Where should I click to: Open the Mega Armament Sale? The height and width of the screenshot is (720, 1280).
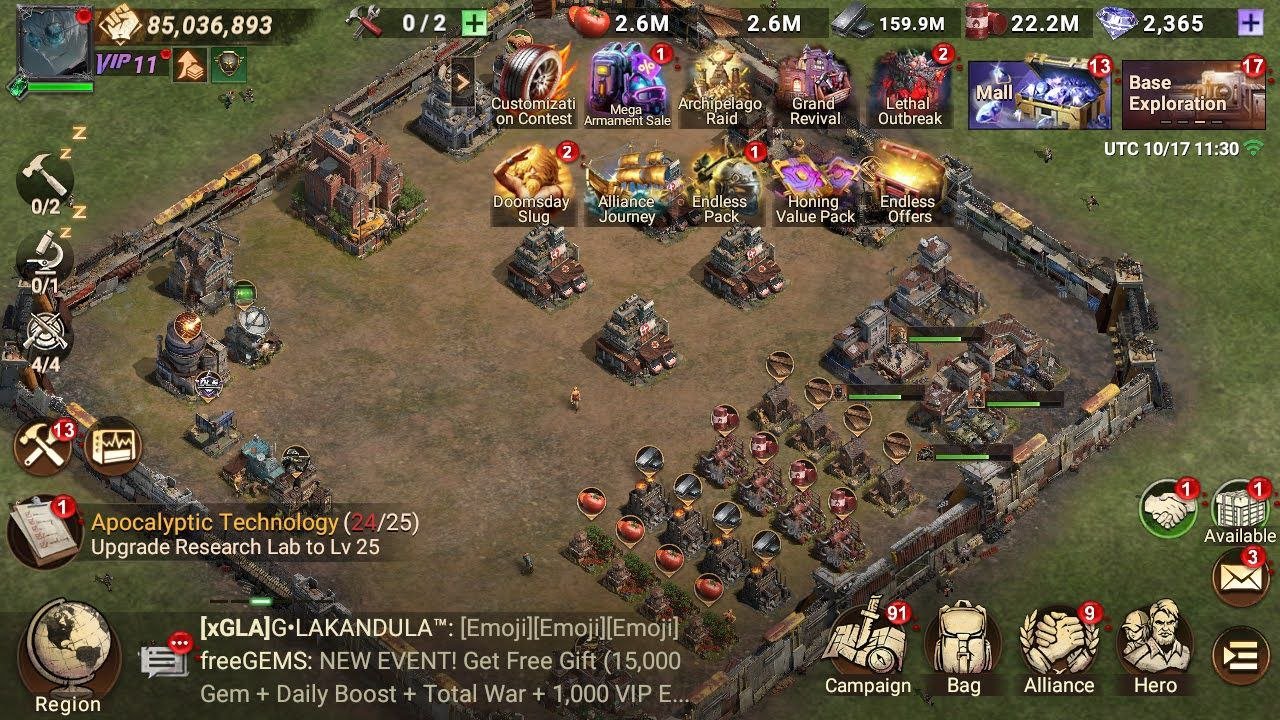pos(627,87)
